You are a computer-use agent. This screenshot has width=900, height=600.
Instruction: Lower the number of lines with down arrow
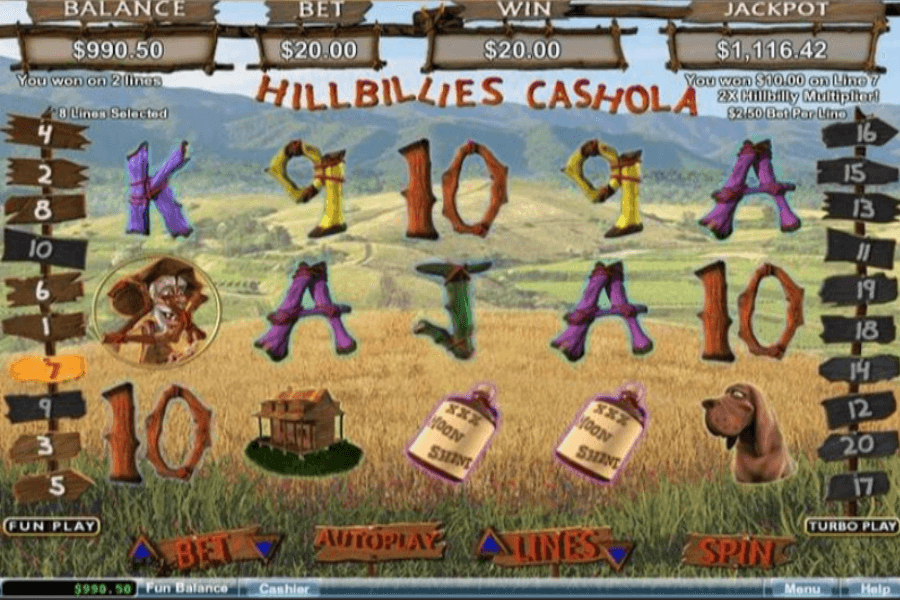click(618, 553)
